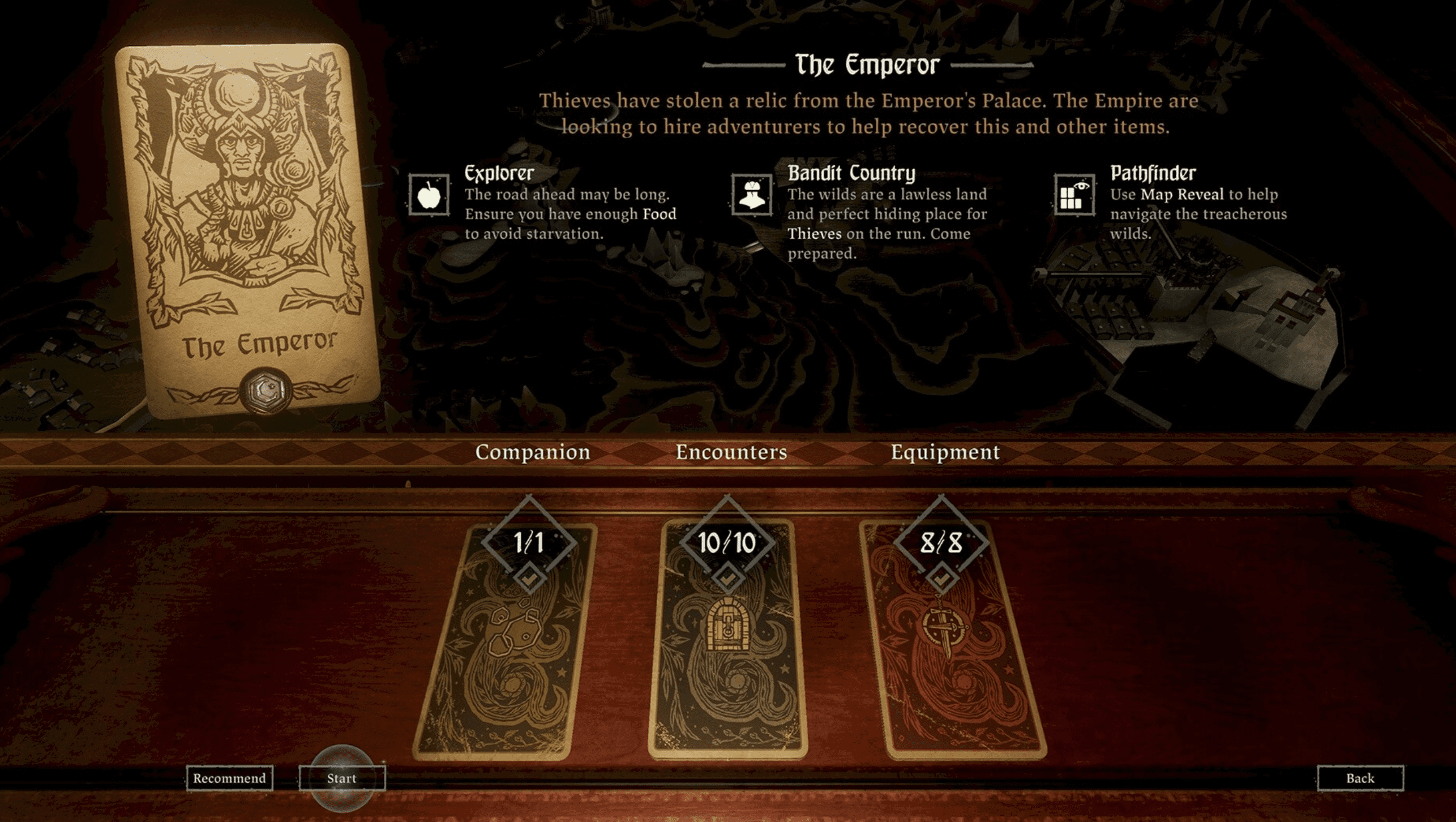The image size is (1456, 822).
Task: Start the Emperor challenge
Action: (342, 778)
